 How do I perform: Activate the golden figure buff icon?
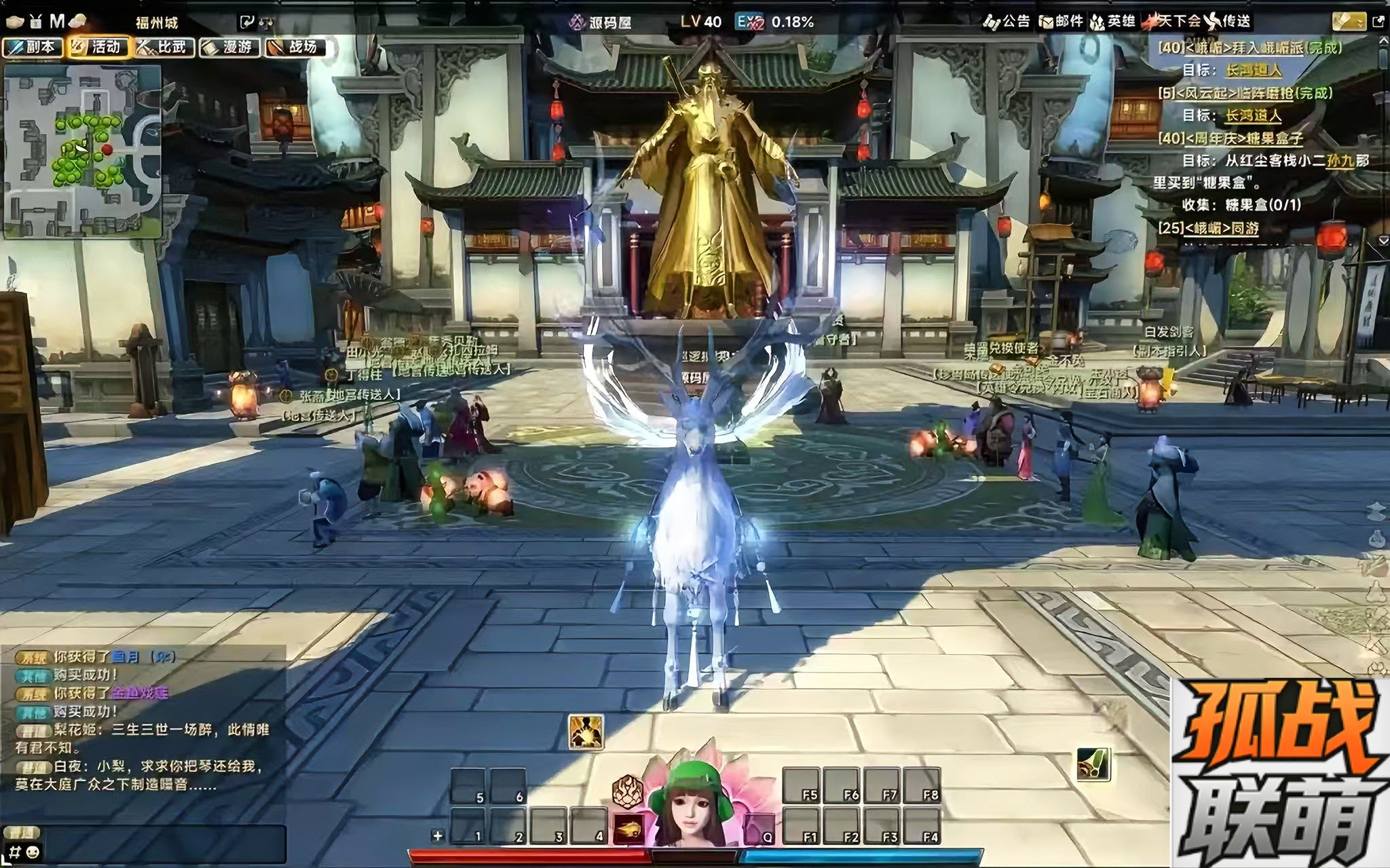[x=586, y=732]
